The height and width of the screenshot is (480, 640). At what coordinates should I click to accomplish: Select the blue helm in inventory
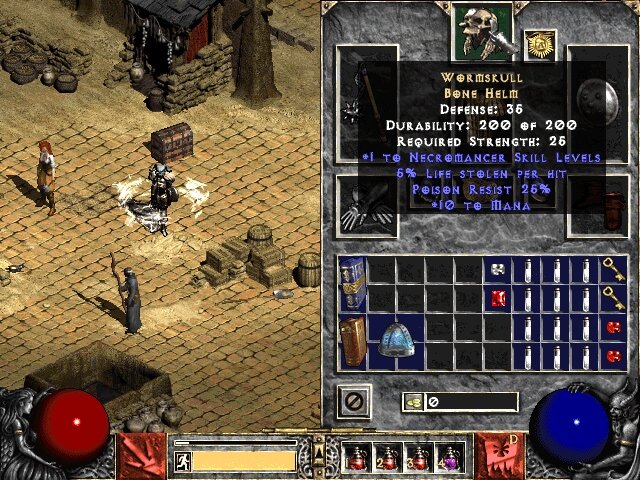coord(396,342)
